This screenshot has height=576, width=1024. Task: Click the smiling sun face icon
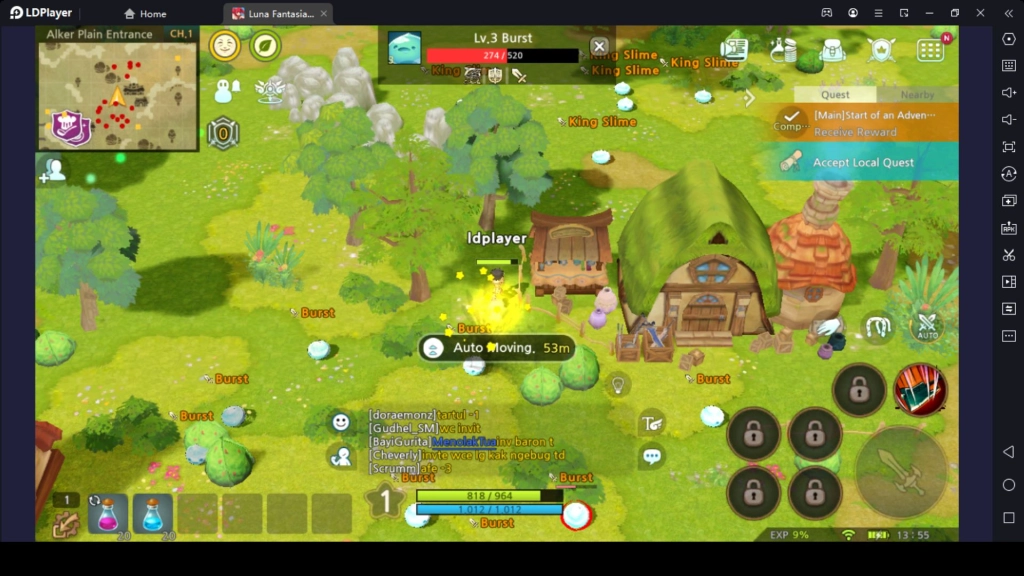coord(224,46)
